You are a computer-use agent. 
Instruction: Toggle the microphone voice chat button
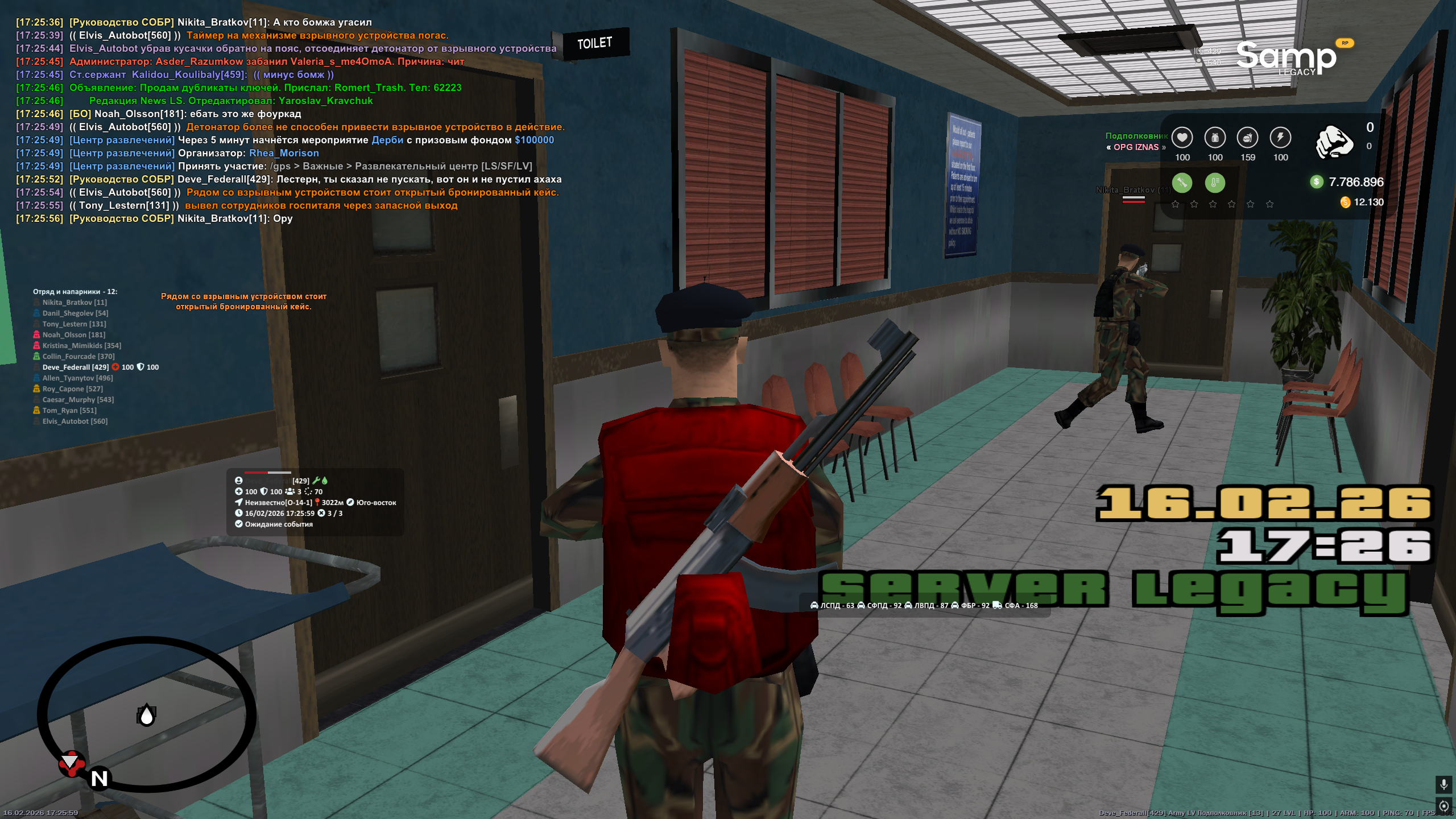1443,785
